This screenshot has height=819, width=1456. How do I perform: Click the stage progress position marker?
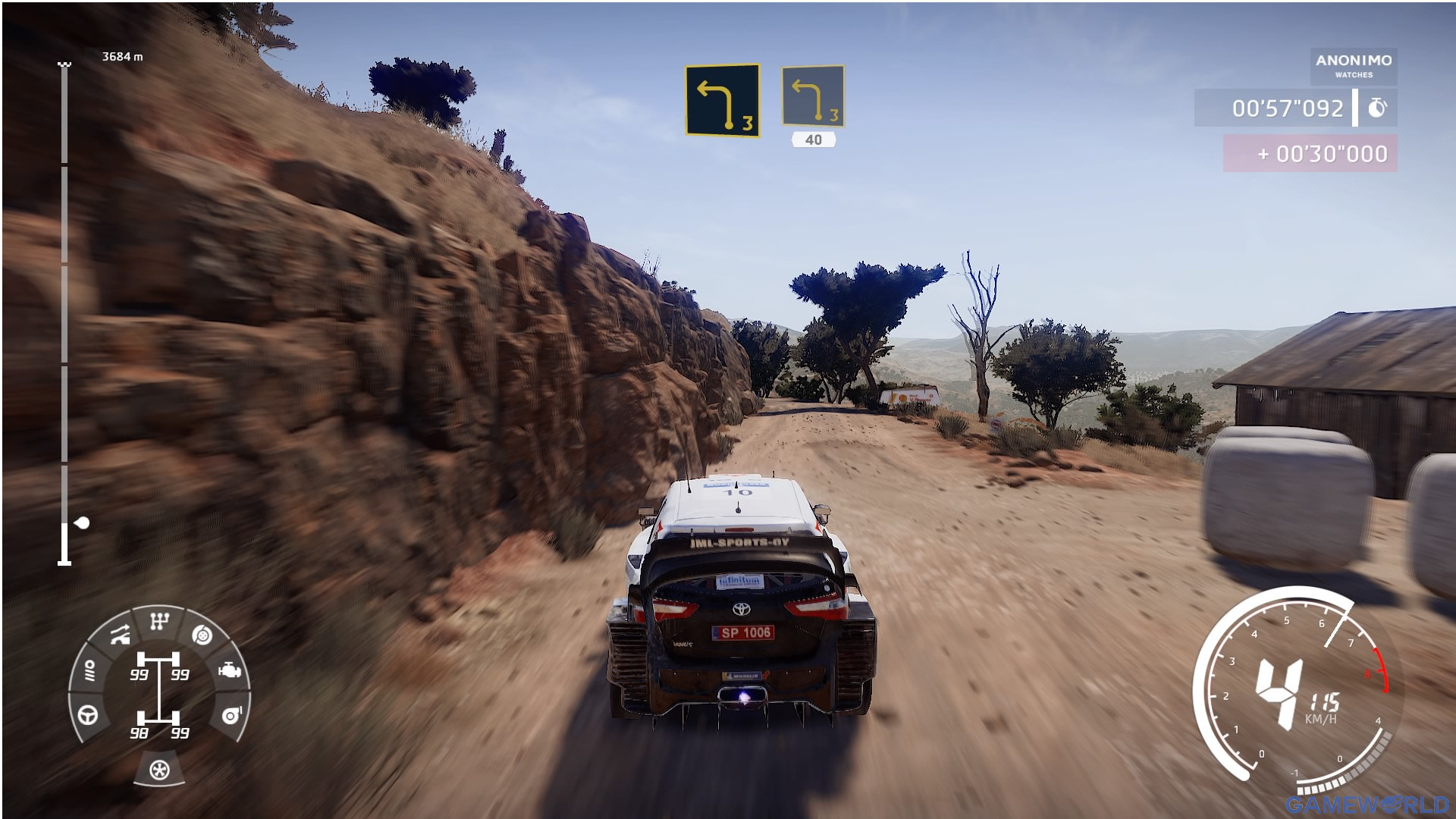tap(83, 522)
